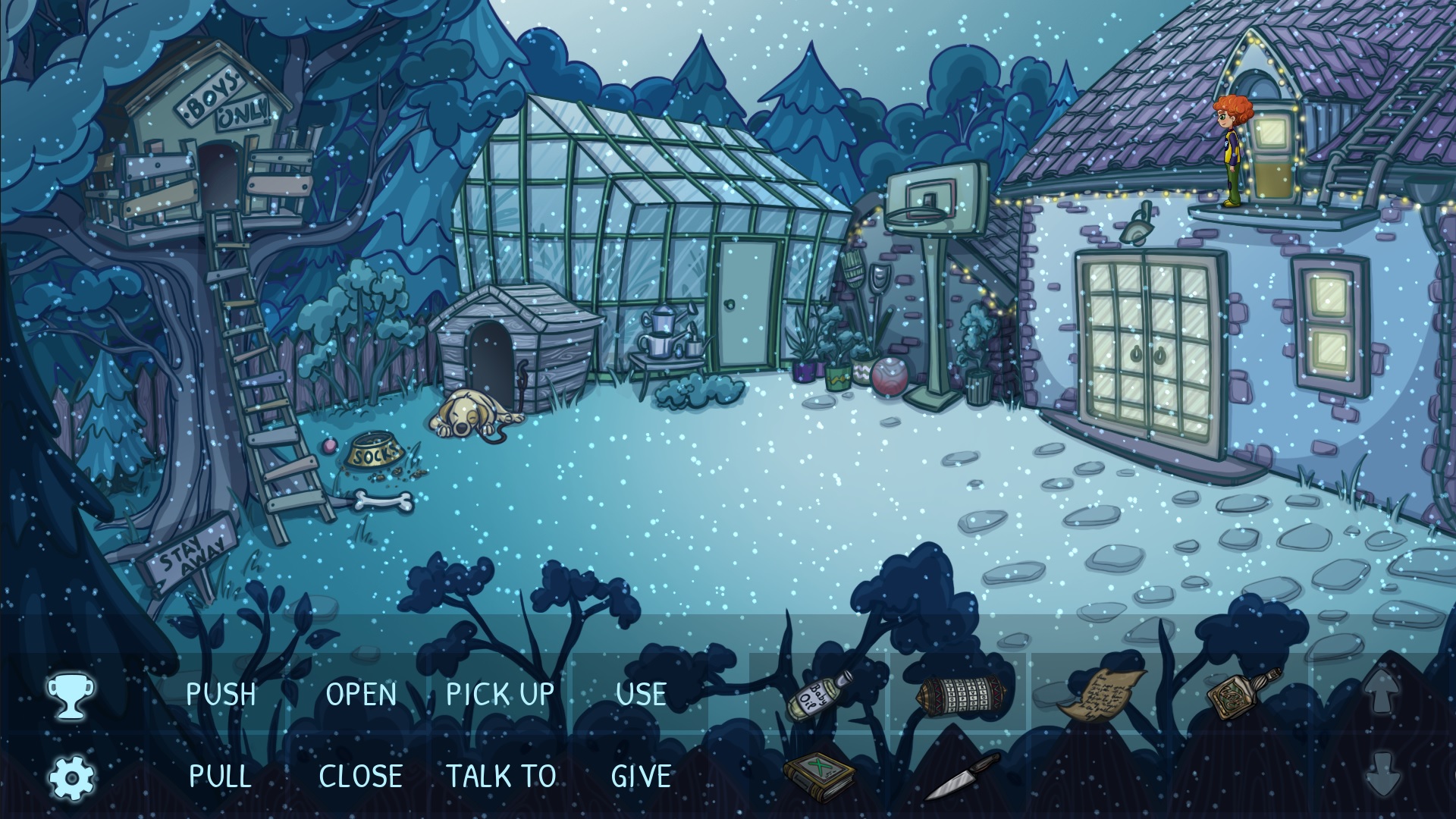Activate the PICK UP verb
Viewport: 1456px width, 819px height.
point(500,695)
